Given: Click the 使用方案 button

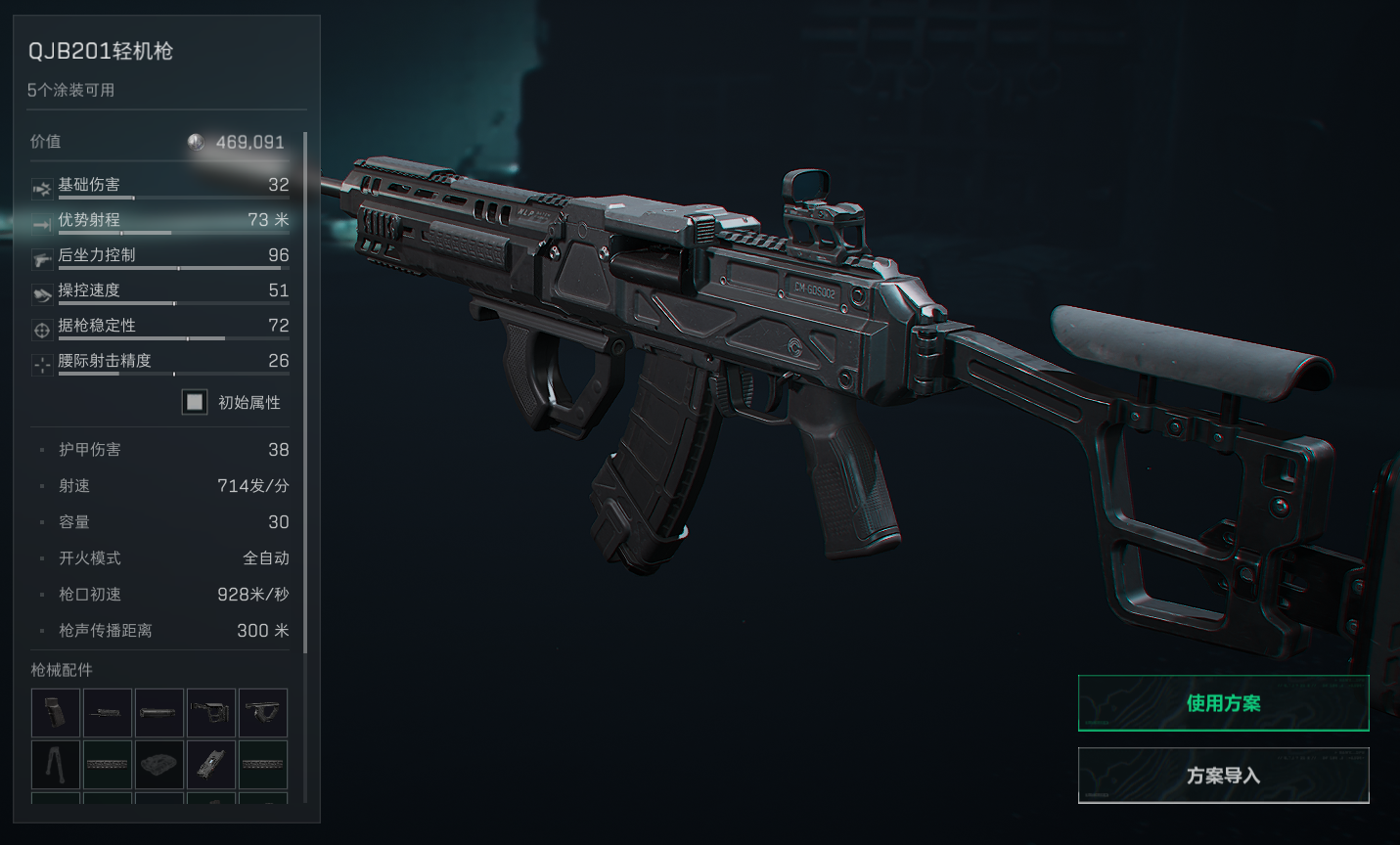Looking at the screenshot, I should point(1223,702).
